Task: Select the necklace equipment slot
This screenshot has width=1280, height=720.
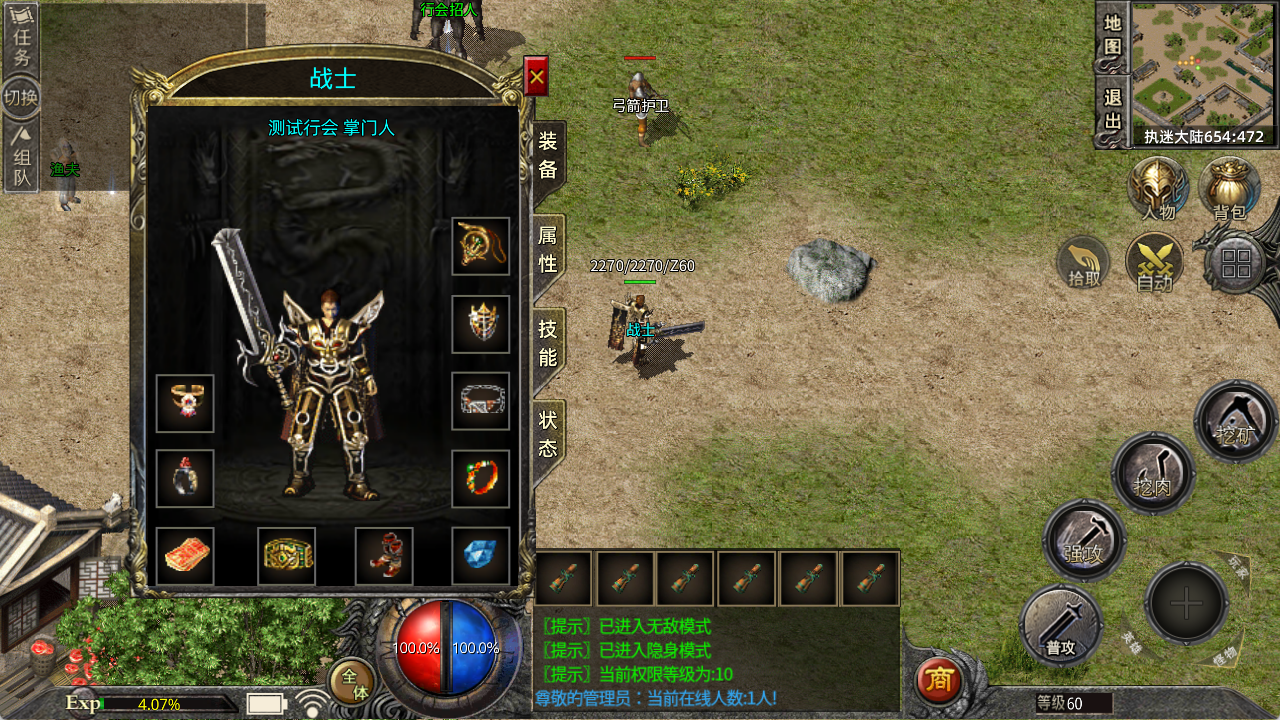Action: [480, 246]
